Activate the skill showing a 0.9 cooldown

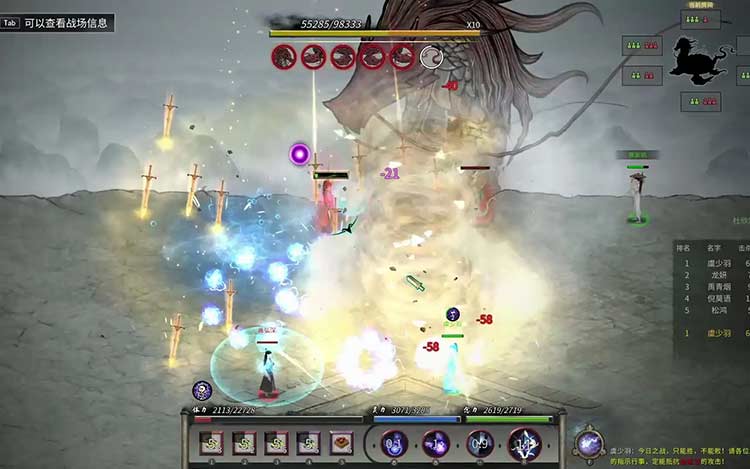click(480, 443)
